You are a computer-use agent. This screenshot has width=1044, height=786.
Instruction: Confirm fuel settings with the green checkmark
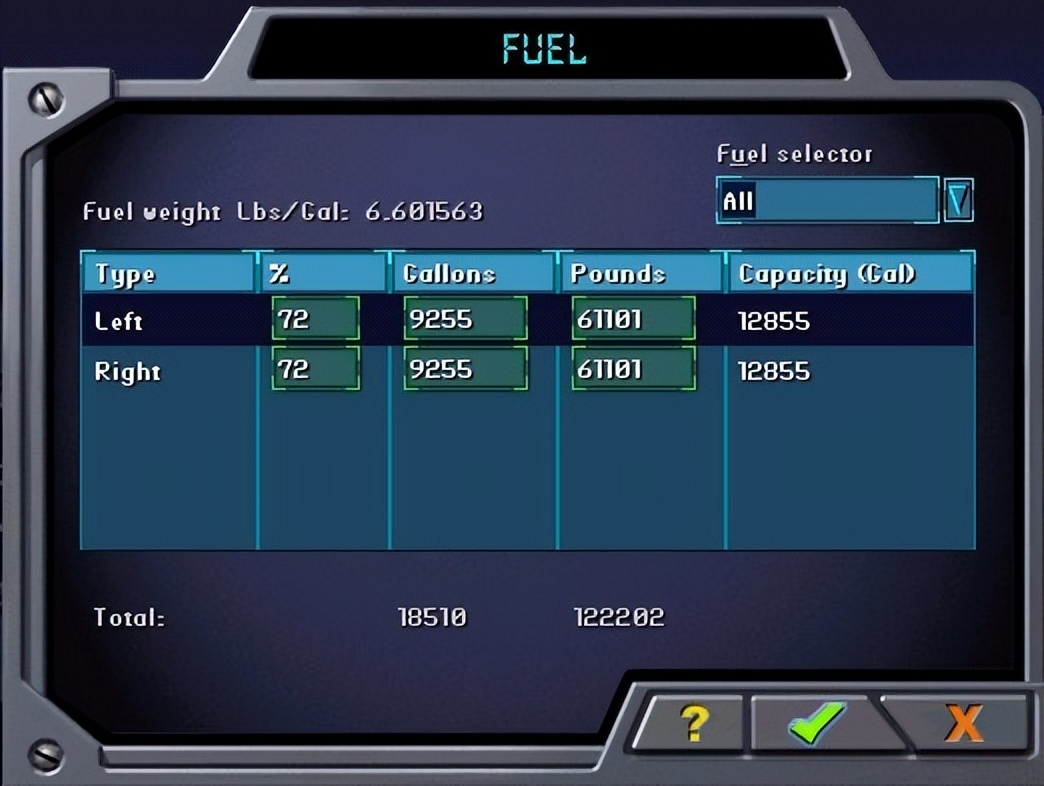pos(816,722)
